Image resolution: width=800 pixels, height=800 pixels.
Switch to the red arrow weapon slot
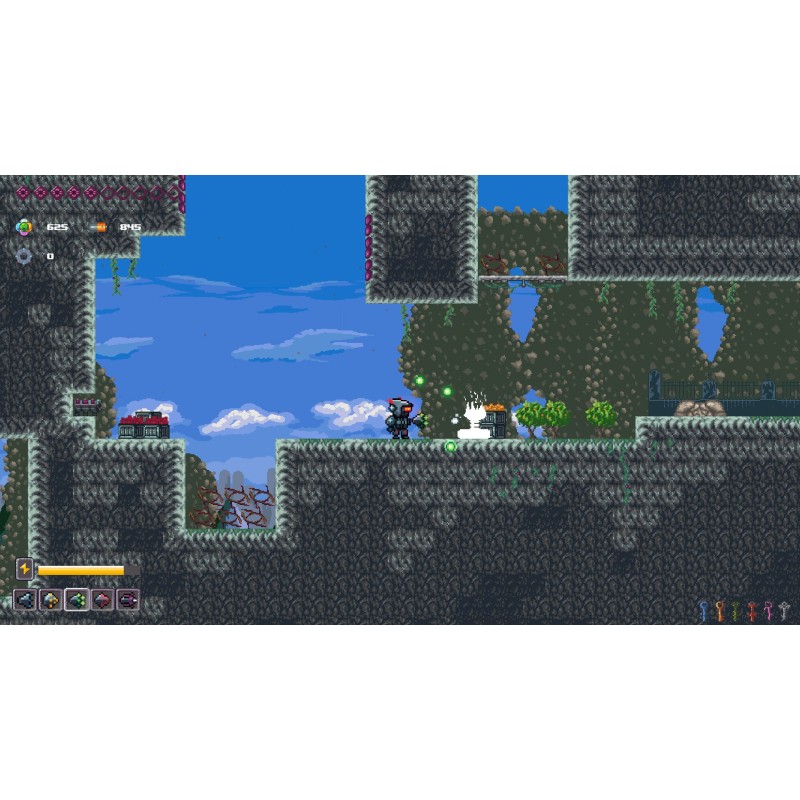[x=102, y=600]
